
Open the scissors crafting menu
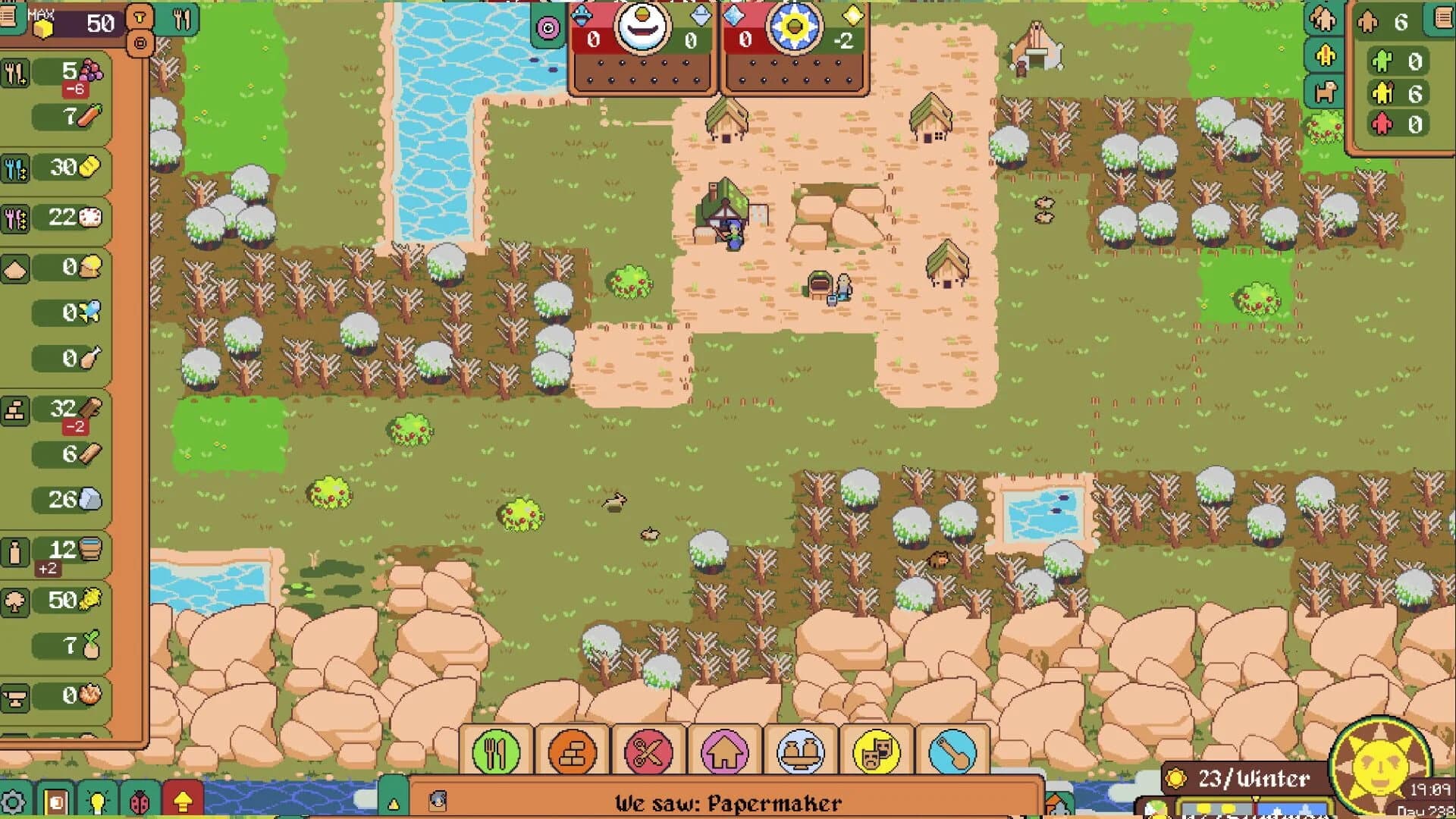(x=647, y=751)
